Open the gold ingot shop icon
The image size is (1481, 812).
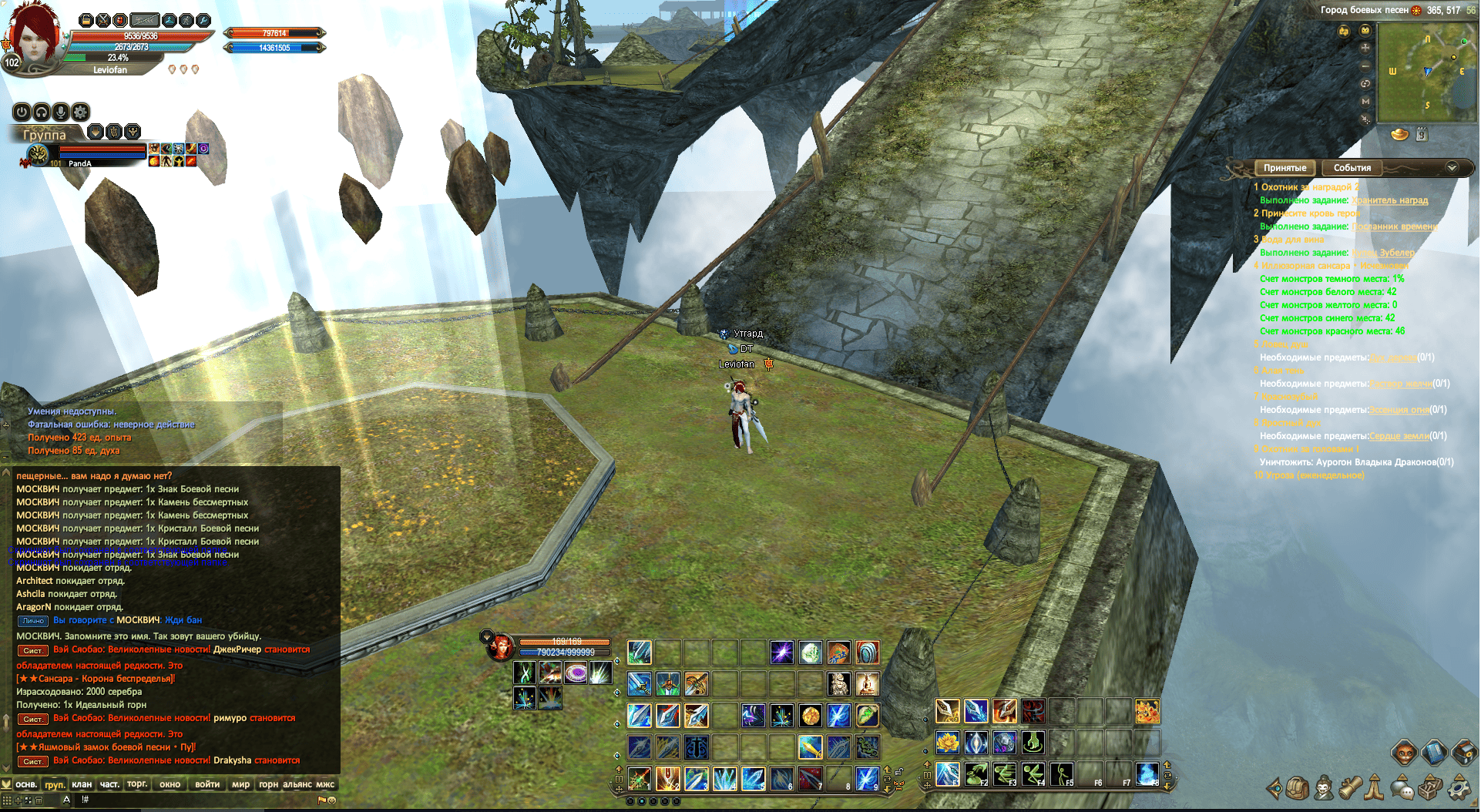(1399, 135)
